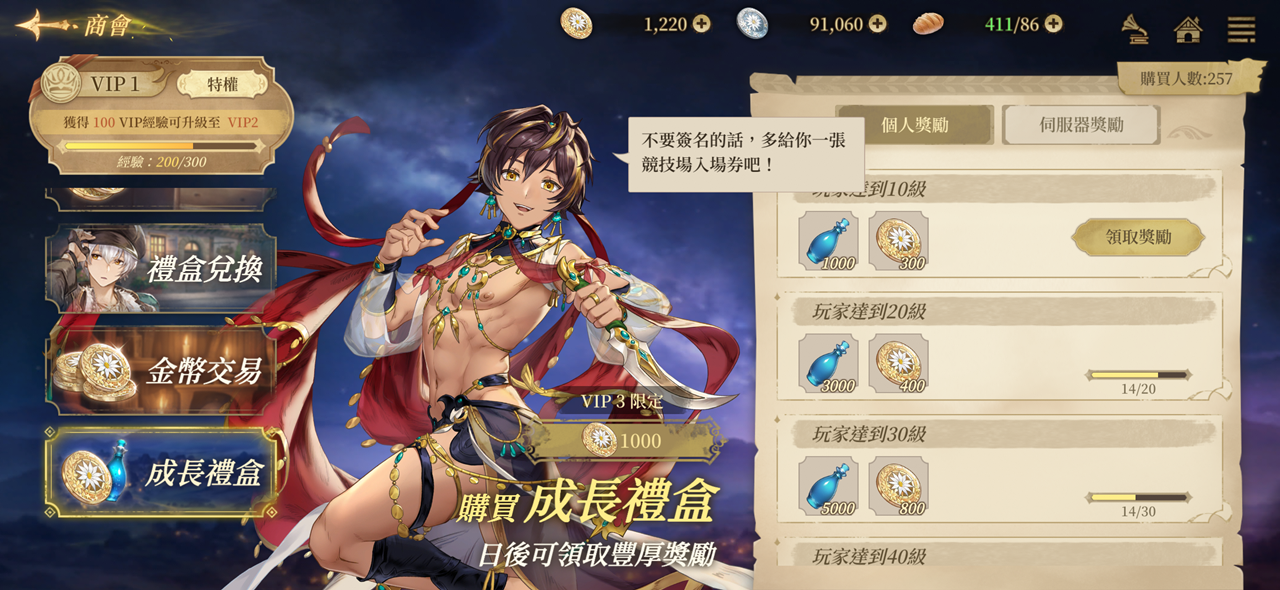Image resolution: width=1280 pixels, height=590 pixels.
Task: Switch to the 伺服器獎勵 tab
Action: coord(1081,125)
